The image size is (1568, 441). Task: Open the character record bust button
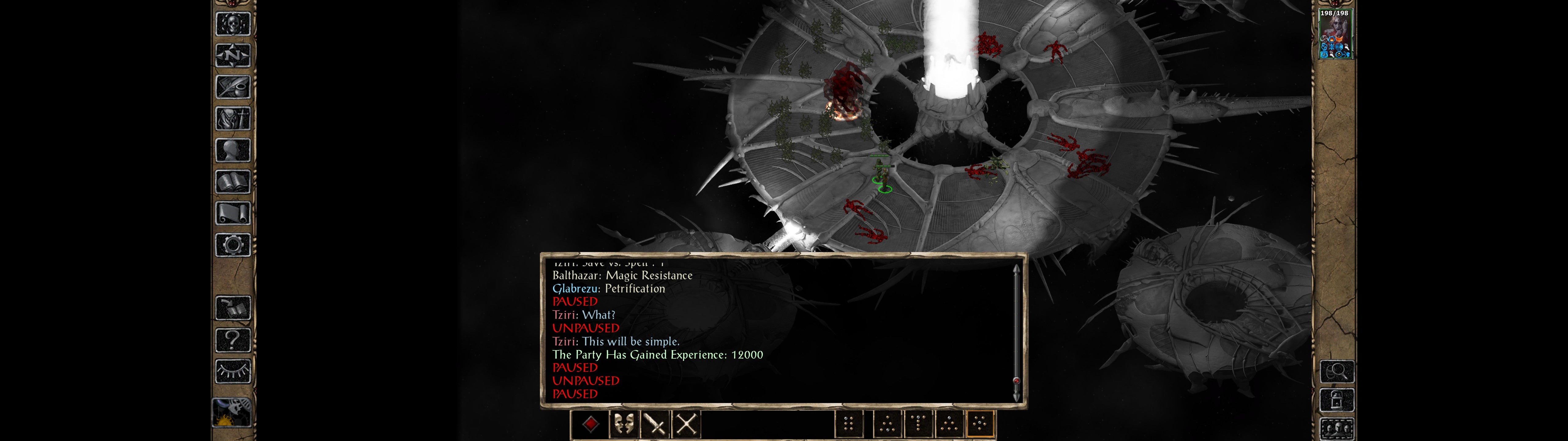[232, 150]
